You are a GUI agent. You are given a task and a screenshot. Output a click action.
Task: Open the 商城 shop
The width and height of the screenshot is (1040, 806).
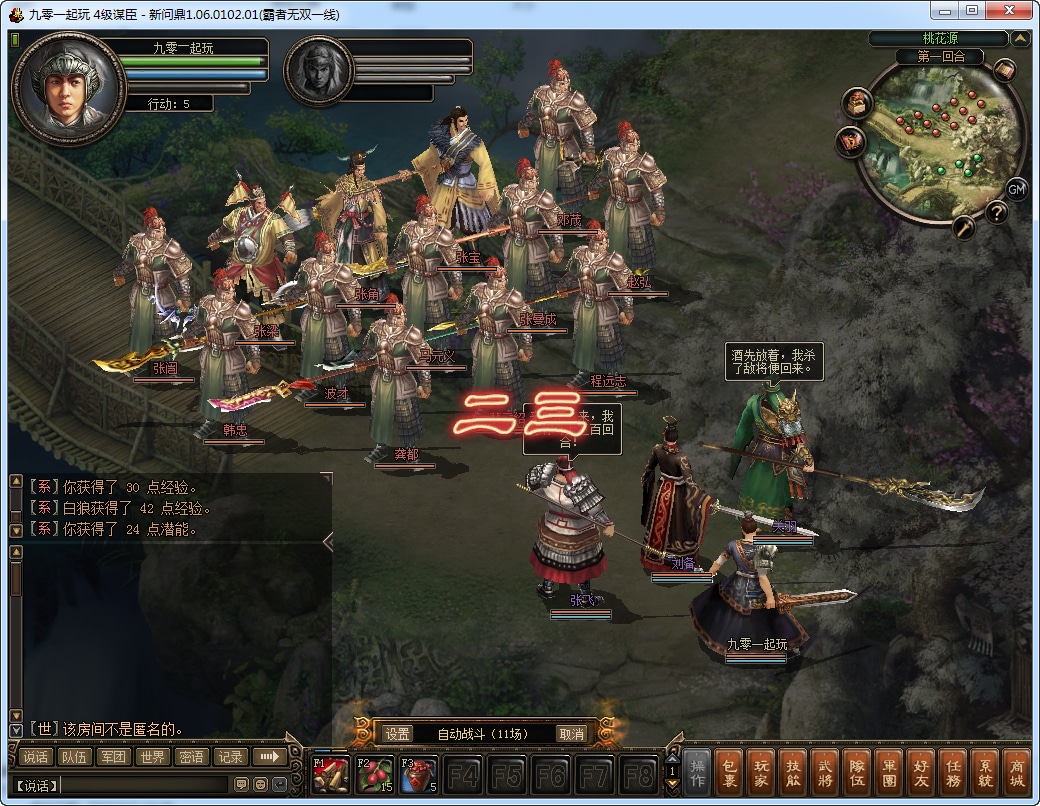pos(1016,774)
